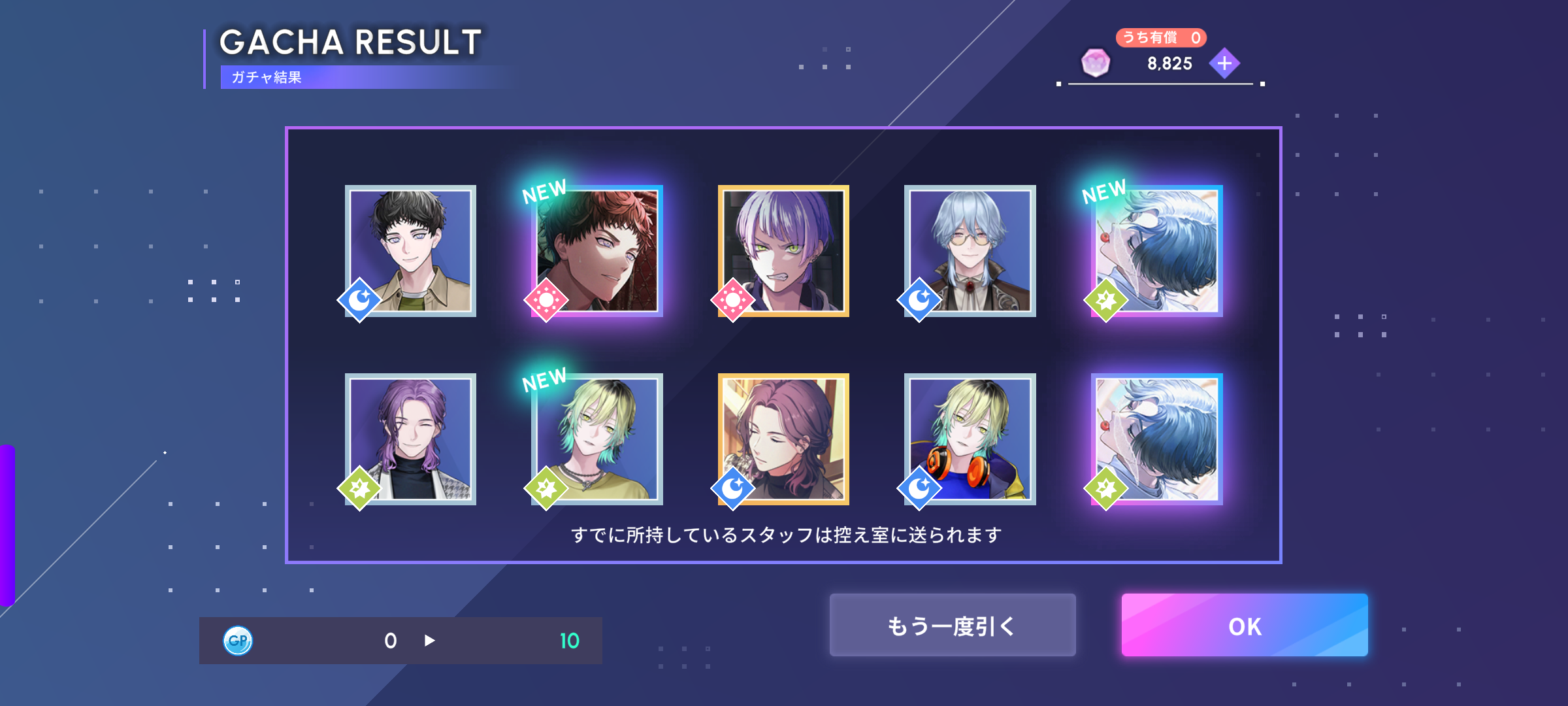
Task: View the long purple-haired staff card with closed eyes
Action: click(410, 439)
